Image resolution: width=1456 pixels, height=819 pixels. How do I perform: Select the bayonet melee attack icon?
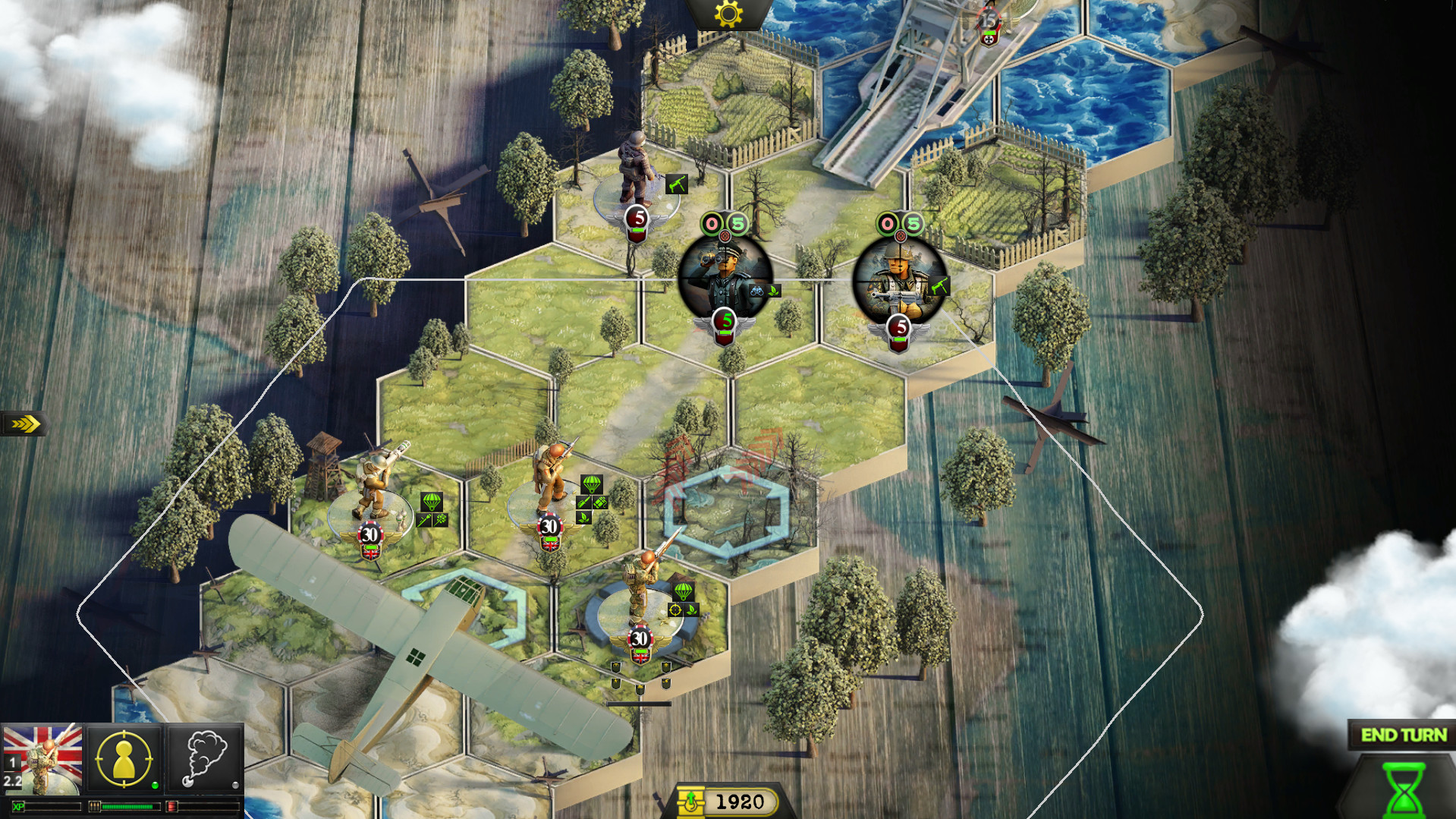[583, 502]
